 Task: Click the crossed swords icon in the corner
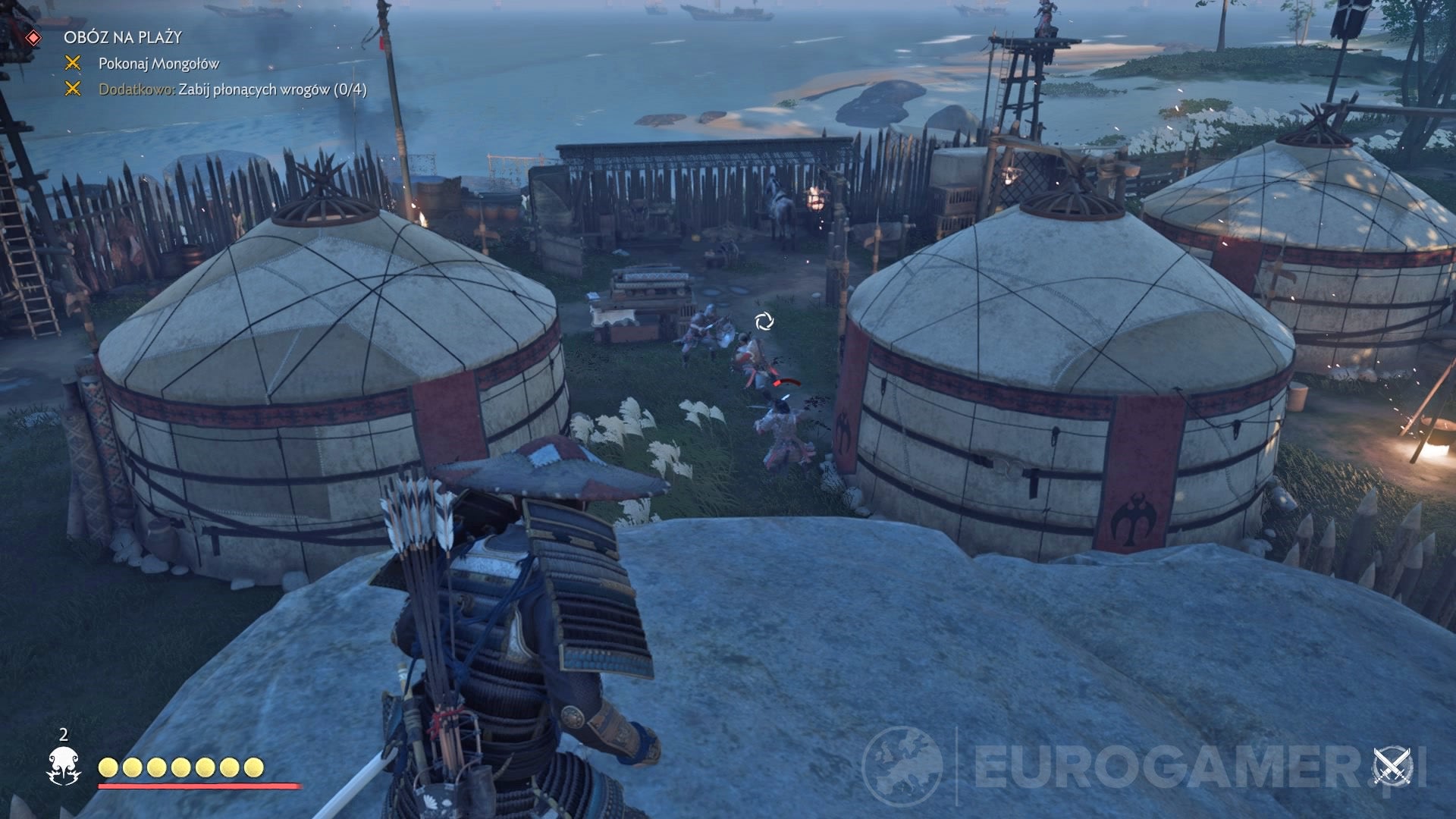click(x=1394, y=767)
